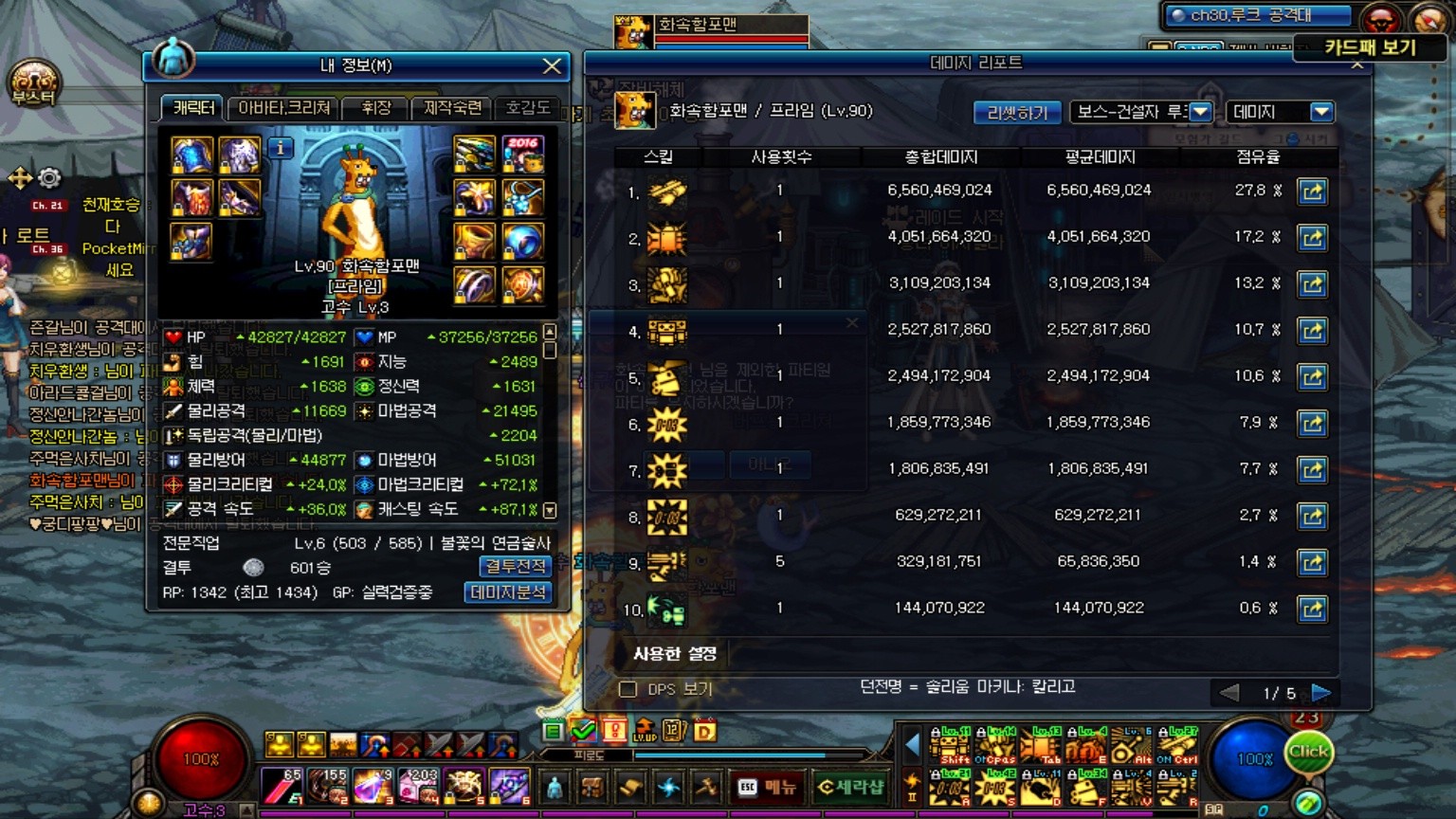The image size is (1456, 819).
Task: Open the 메뉴 button on the bottom bar
Action: click(x=768, y=787)
